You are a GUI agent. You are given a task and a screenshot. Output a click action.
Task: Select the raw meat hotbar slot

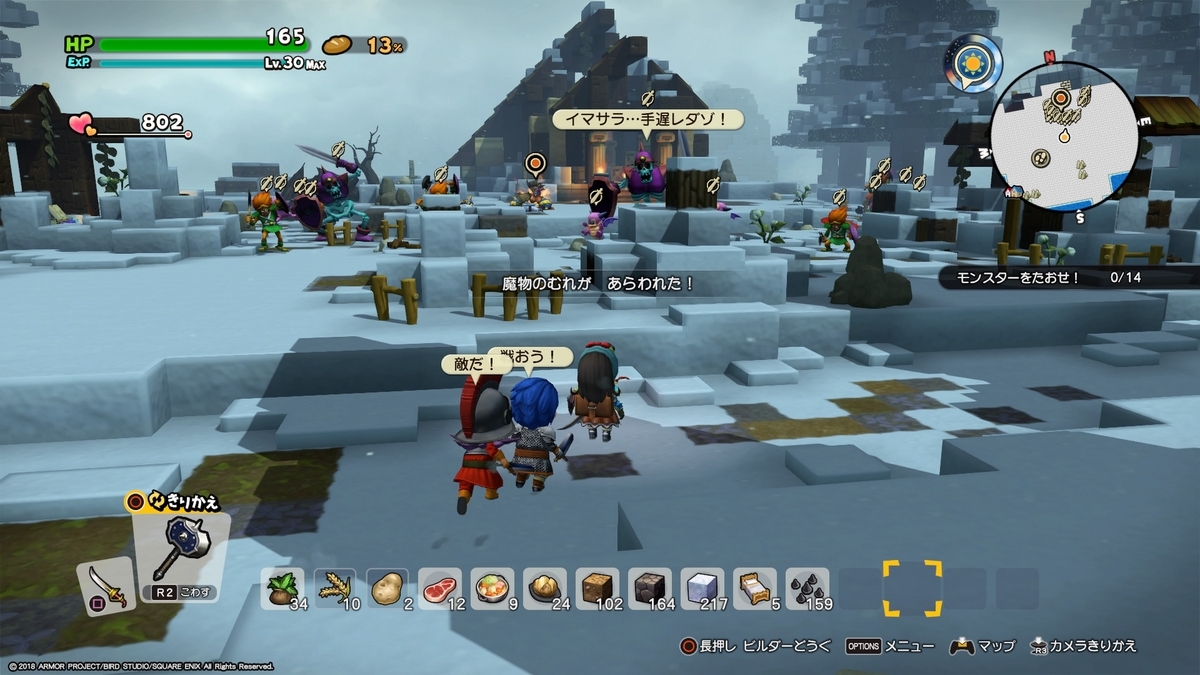coord(440,588)
